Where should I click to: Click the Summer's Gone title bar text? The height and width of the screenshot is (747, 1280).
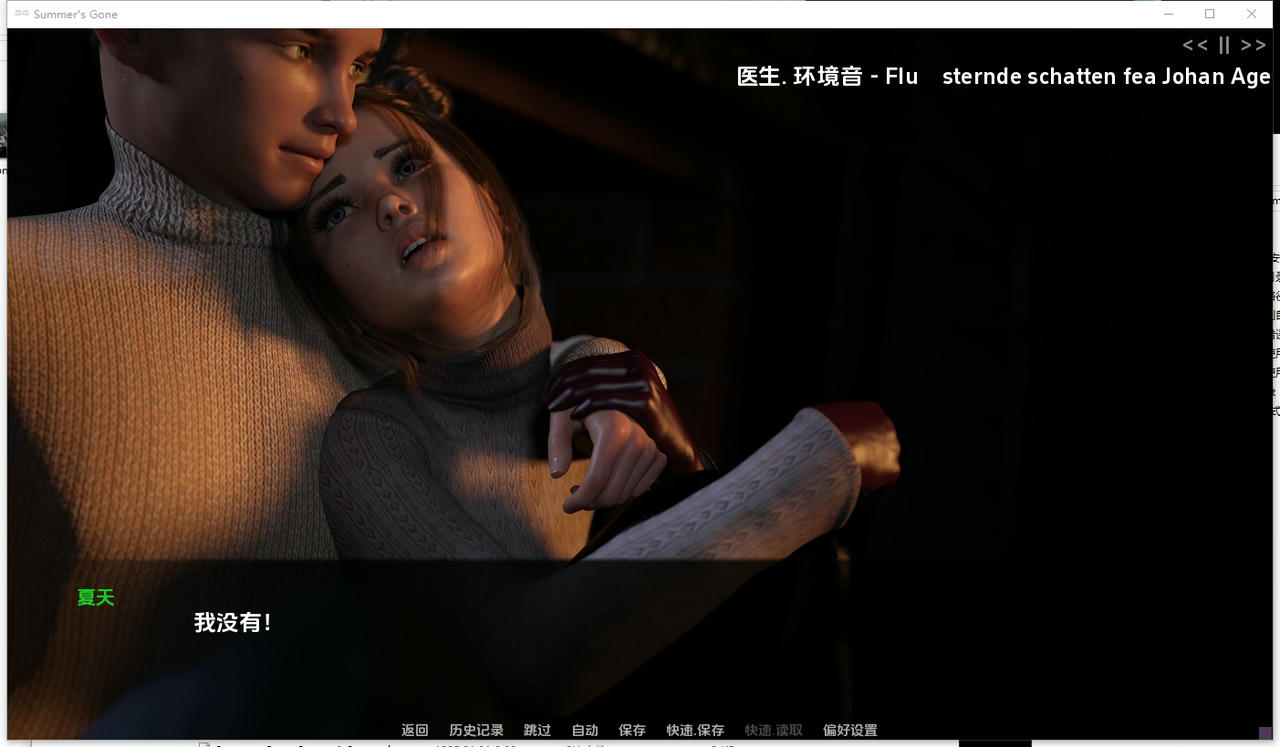point(78,14)
